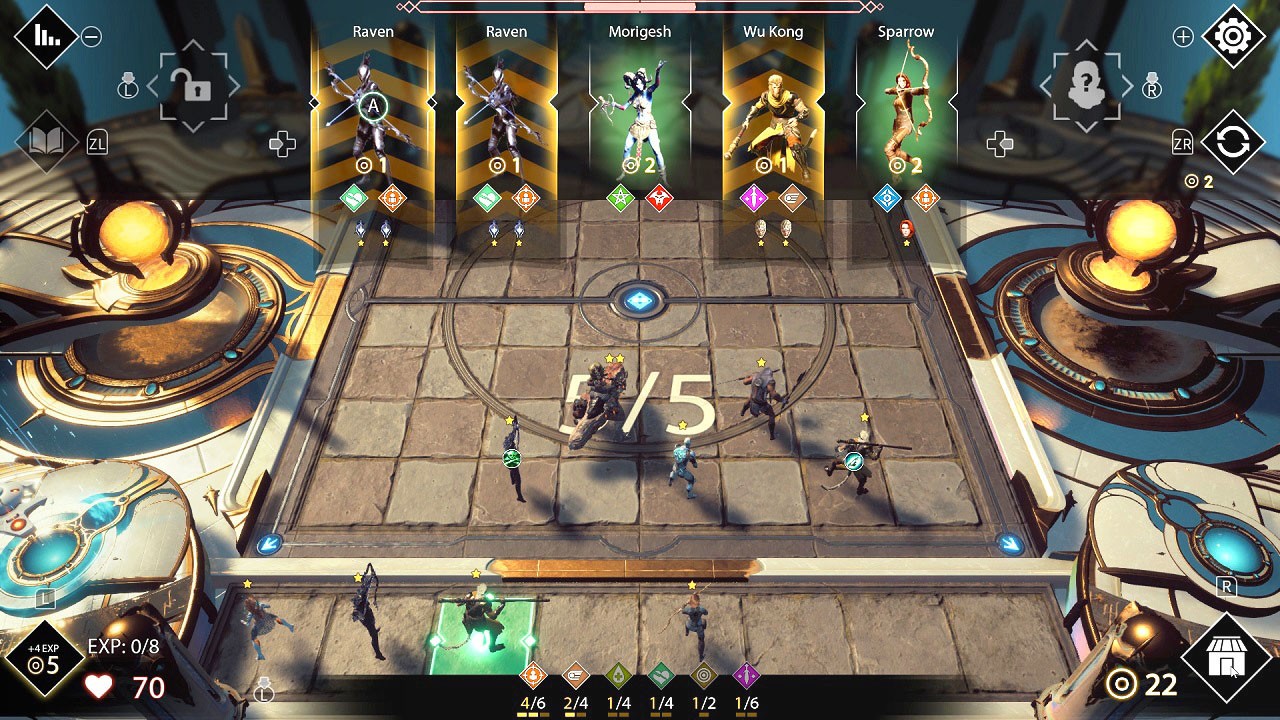View the purple synergy icon showing 1/6

click(747, 676)
